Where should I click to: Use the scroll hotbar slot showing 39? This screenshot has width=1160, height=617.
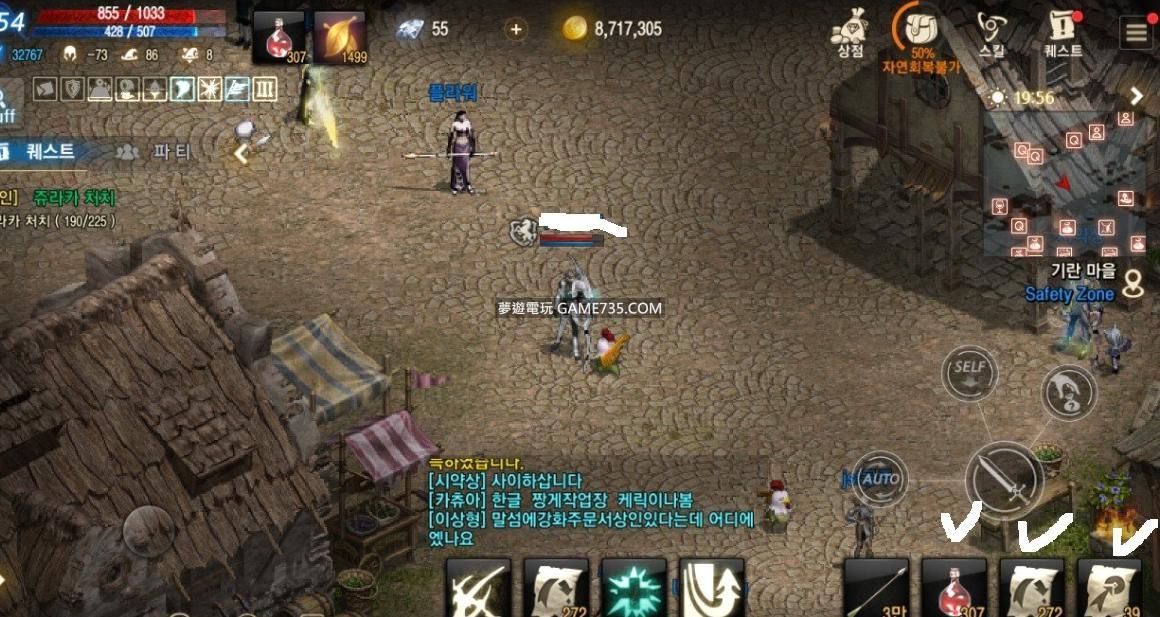pos(1110,588)
